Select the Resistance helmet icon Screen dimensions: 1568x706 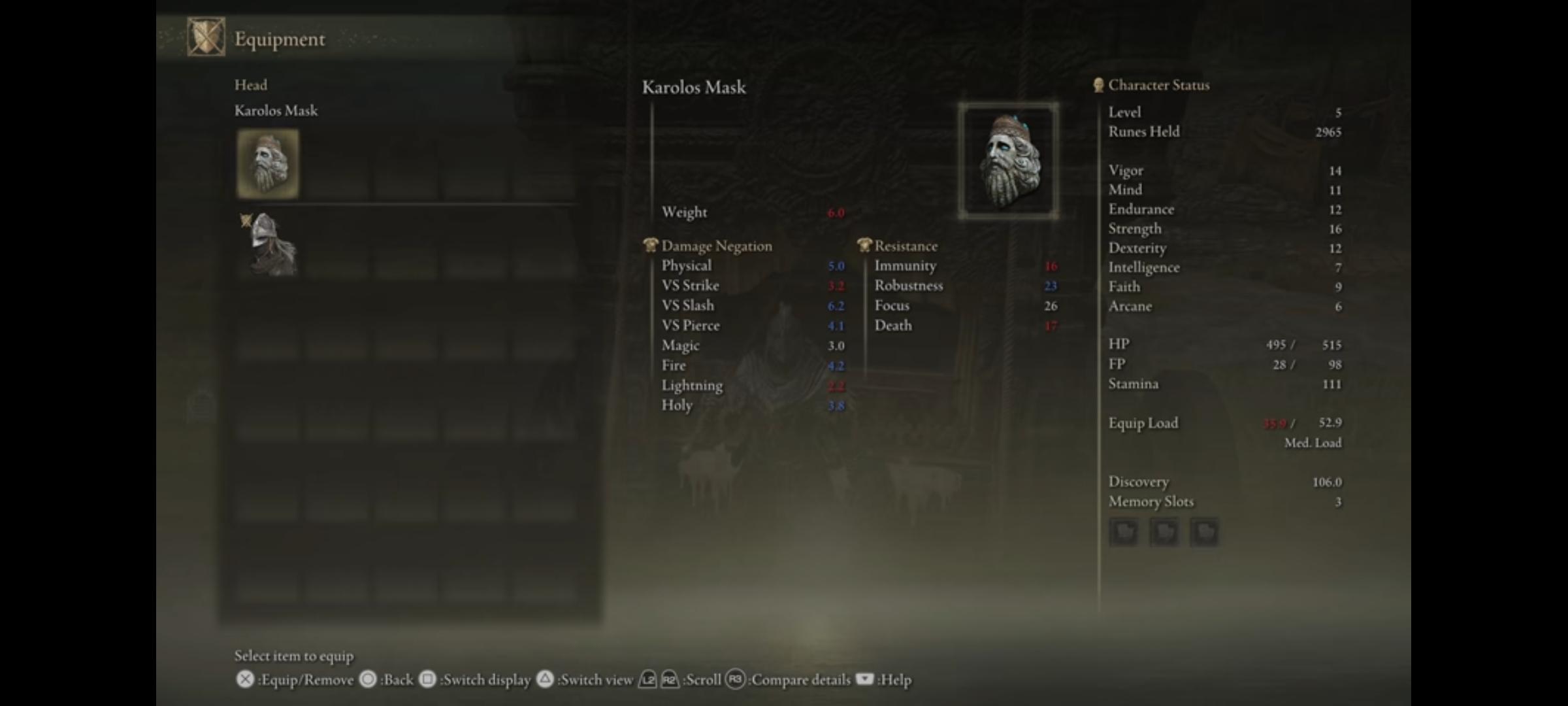coord(864,246)
